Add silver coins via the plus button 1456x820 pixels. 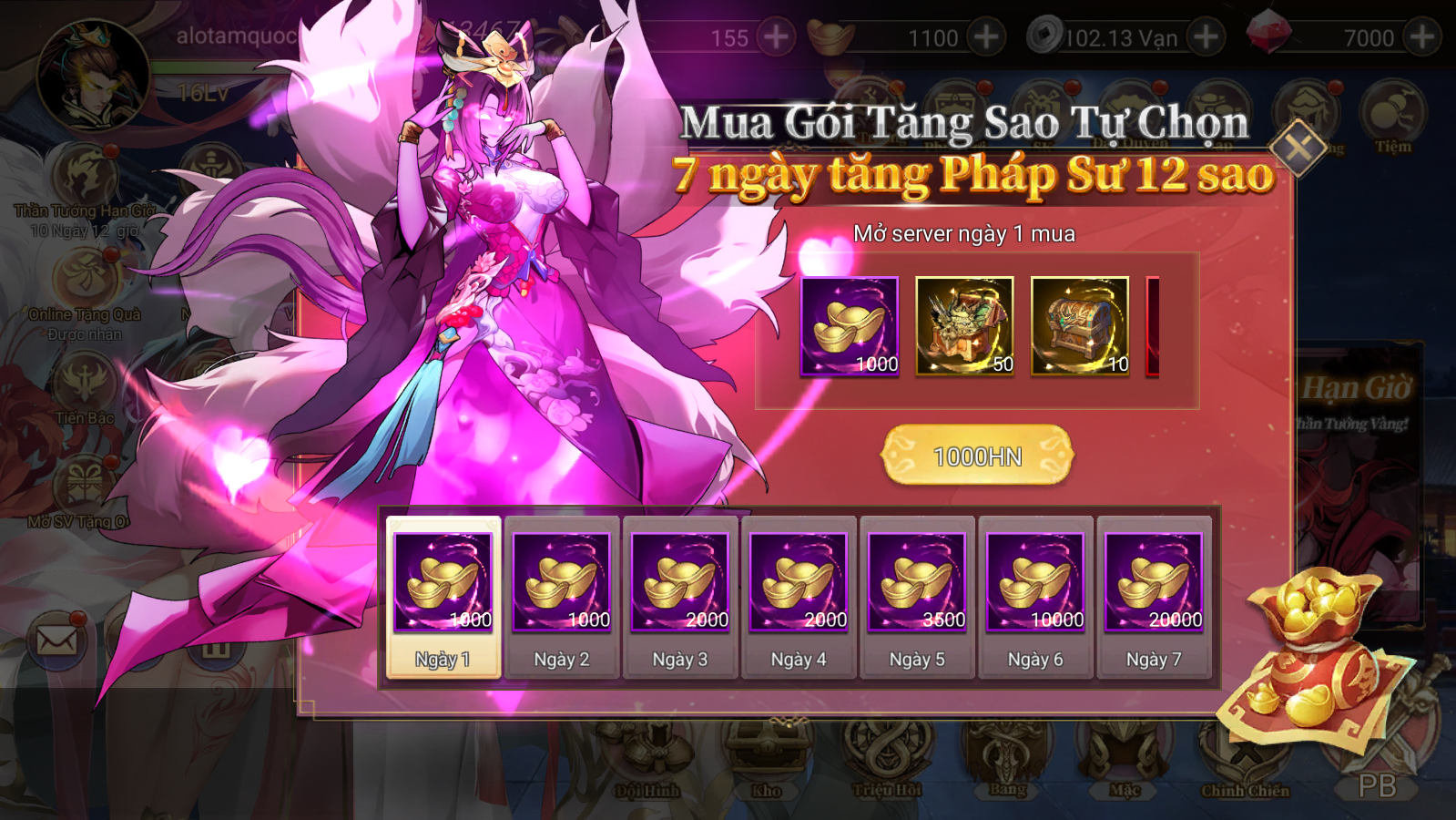(1206, 37)
